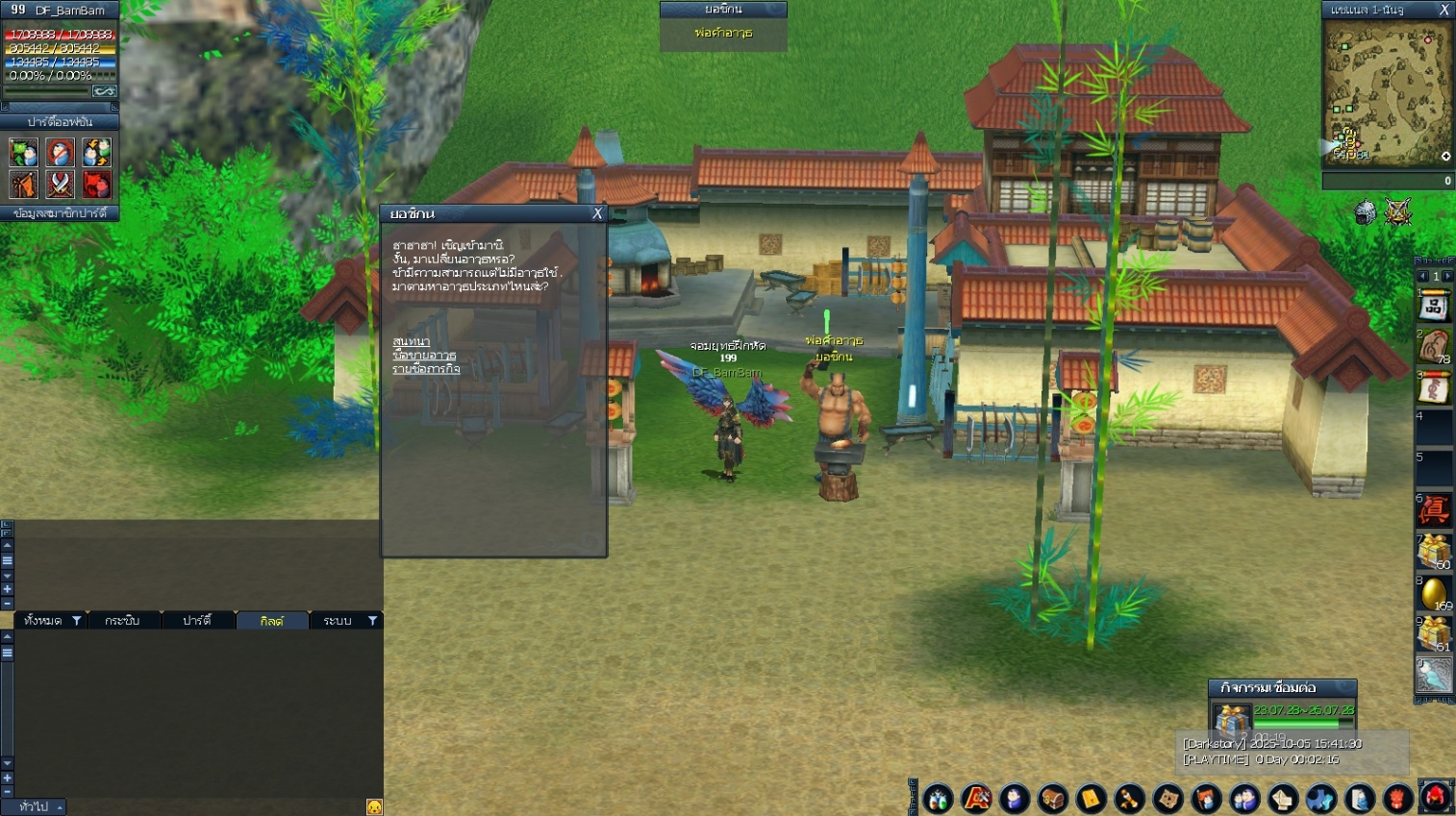Open the กิจกรรมเชื่อมต่อ event gift box

click(x=1231, y=721)
